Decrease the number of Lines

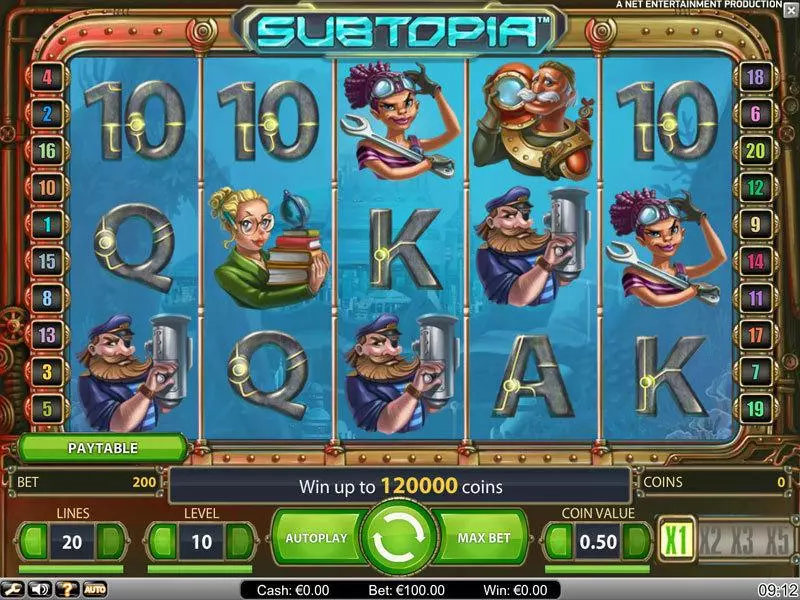pyautogui.click(x=34, y=540)
